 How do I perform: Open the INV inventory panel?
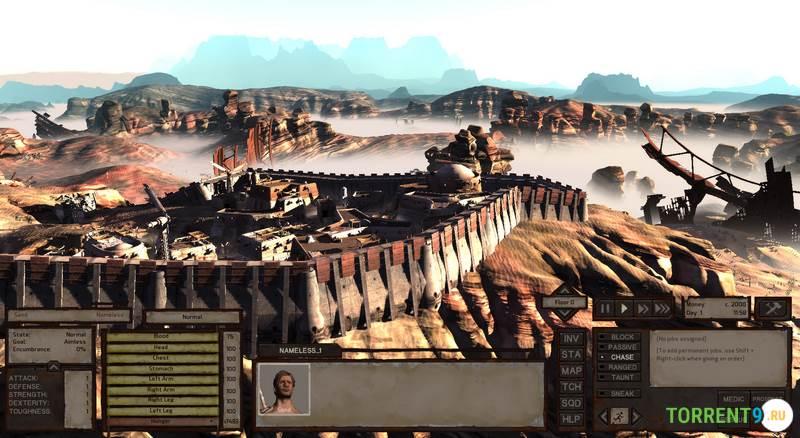coord(571,339)
